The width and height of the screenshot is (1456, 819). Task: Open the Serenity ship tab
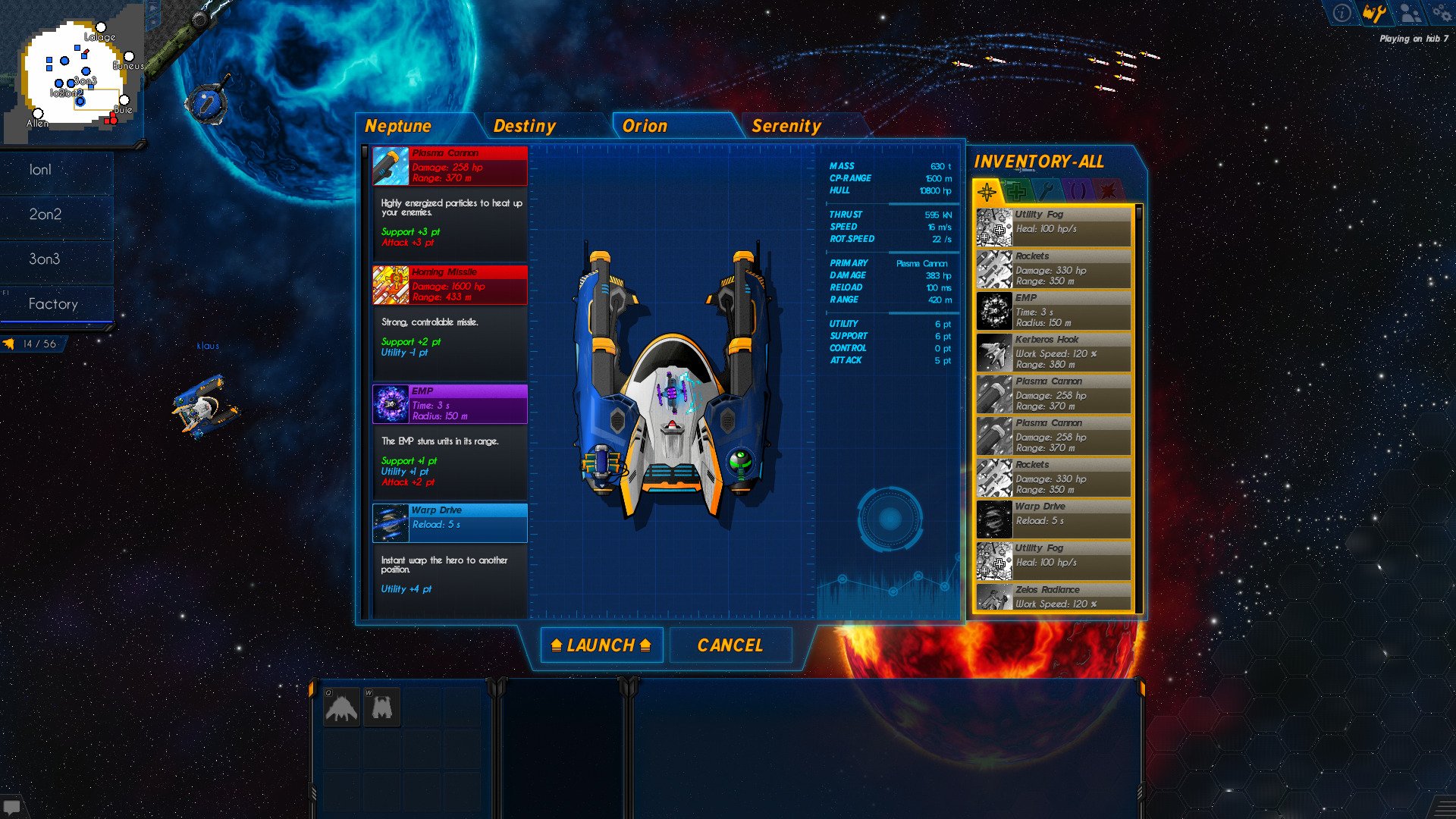786,126
